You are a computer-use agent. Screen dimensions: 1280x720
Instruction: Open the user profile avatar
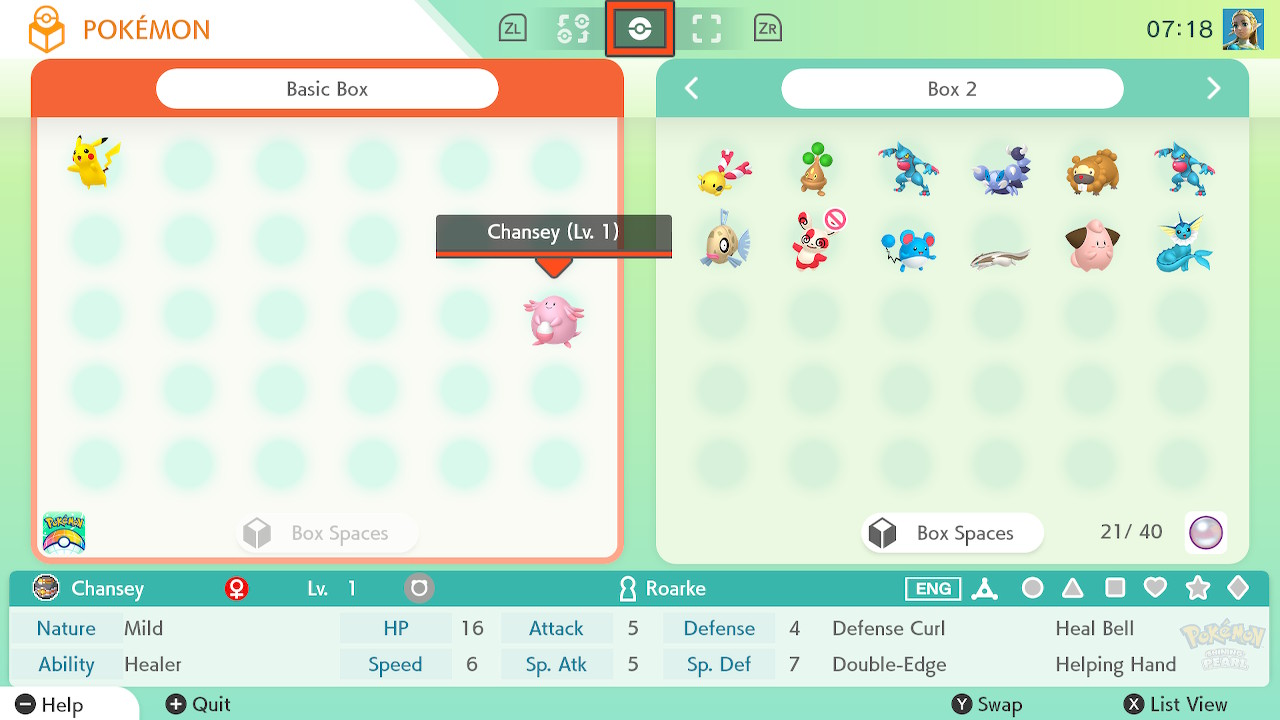pos(1243,29)
